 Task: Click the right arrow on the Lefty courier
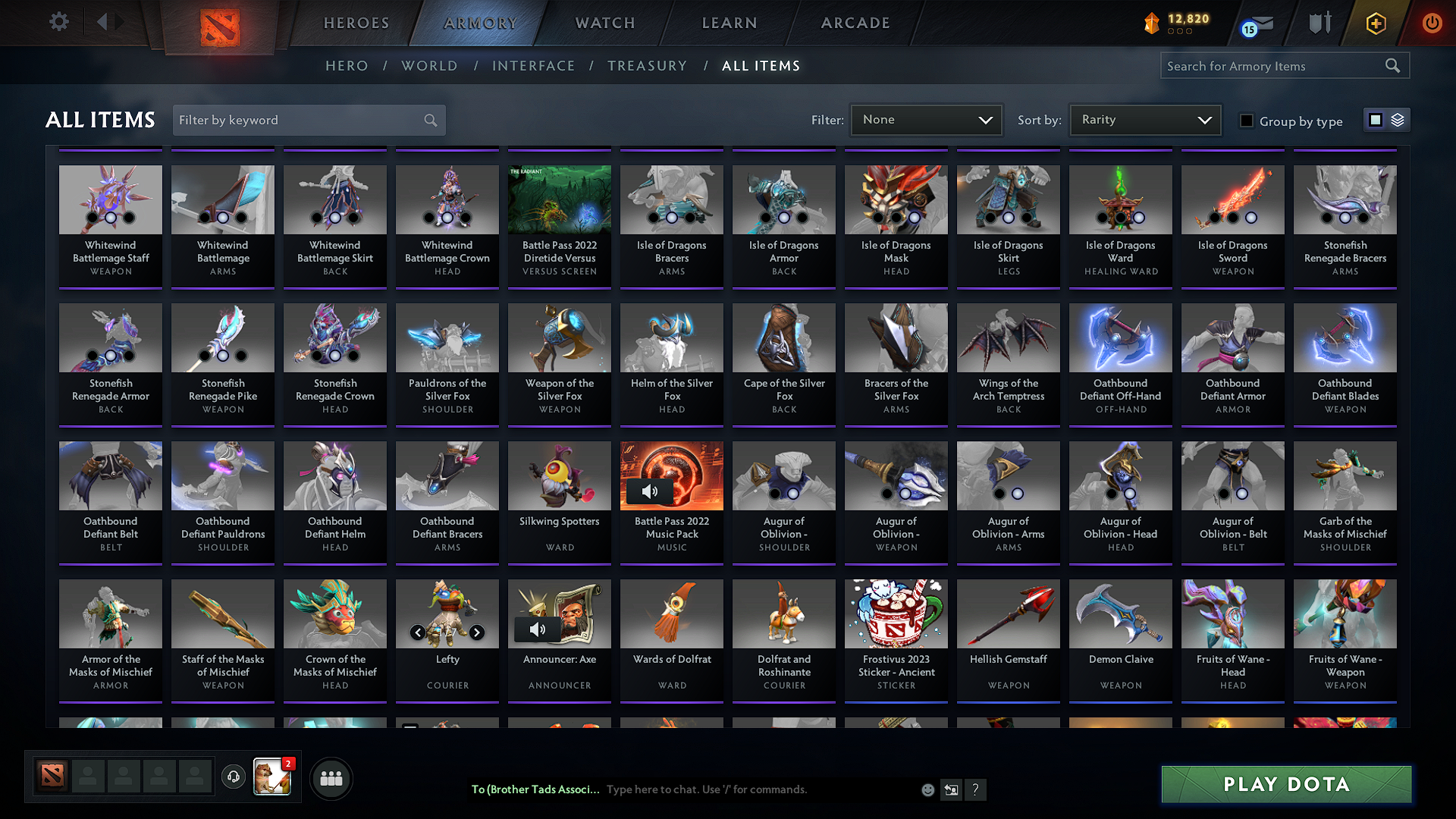pyautogui.click(x=477, y=631)
